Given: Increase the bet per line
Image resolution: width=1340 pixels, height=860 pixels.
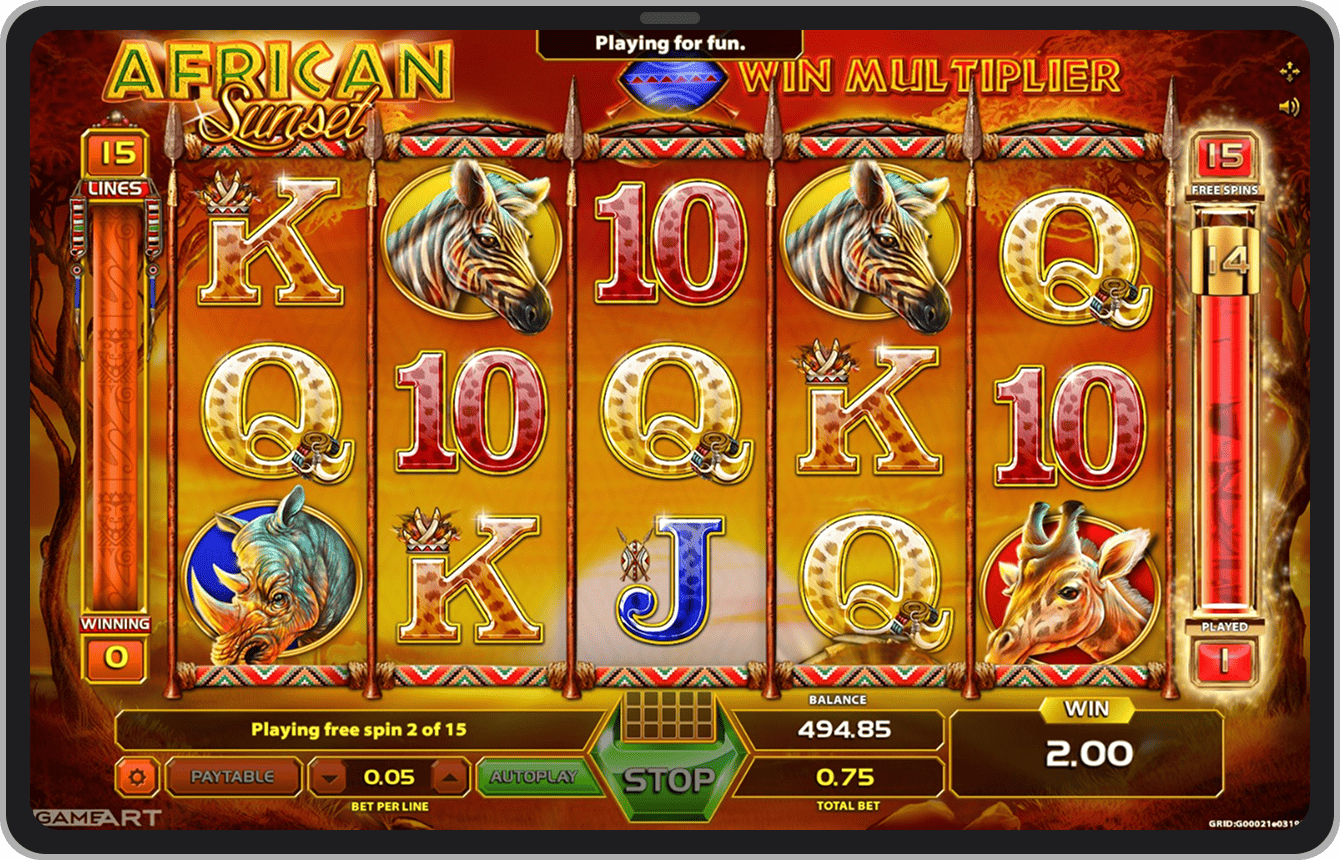Looking at the screenshot, I should click(449, 777).
